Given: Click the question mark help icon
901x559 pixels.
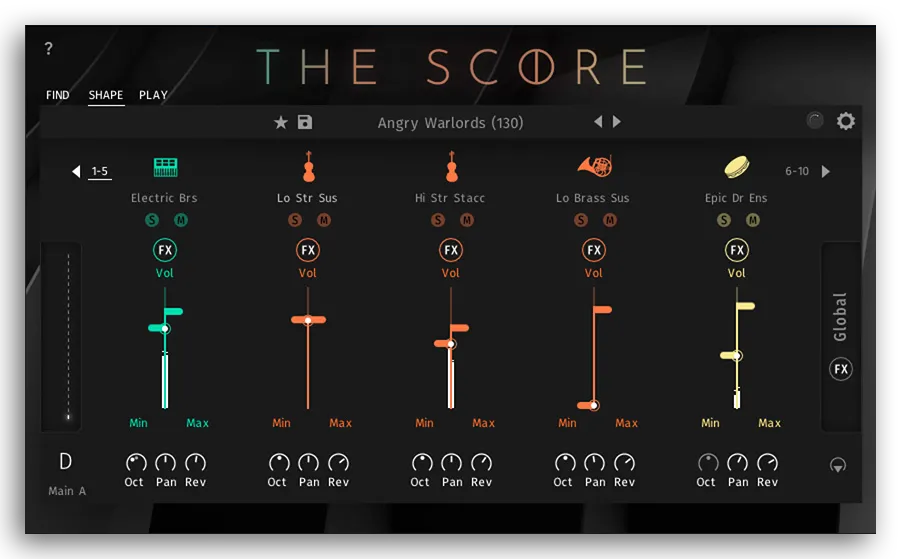Looking at the screenshot, I should pos(49,49).
